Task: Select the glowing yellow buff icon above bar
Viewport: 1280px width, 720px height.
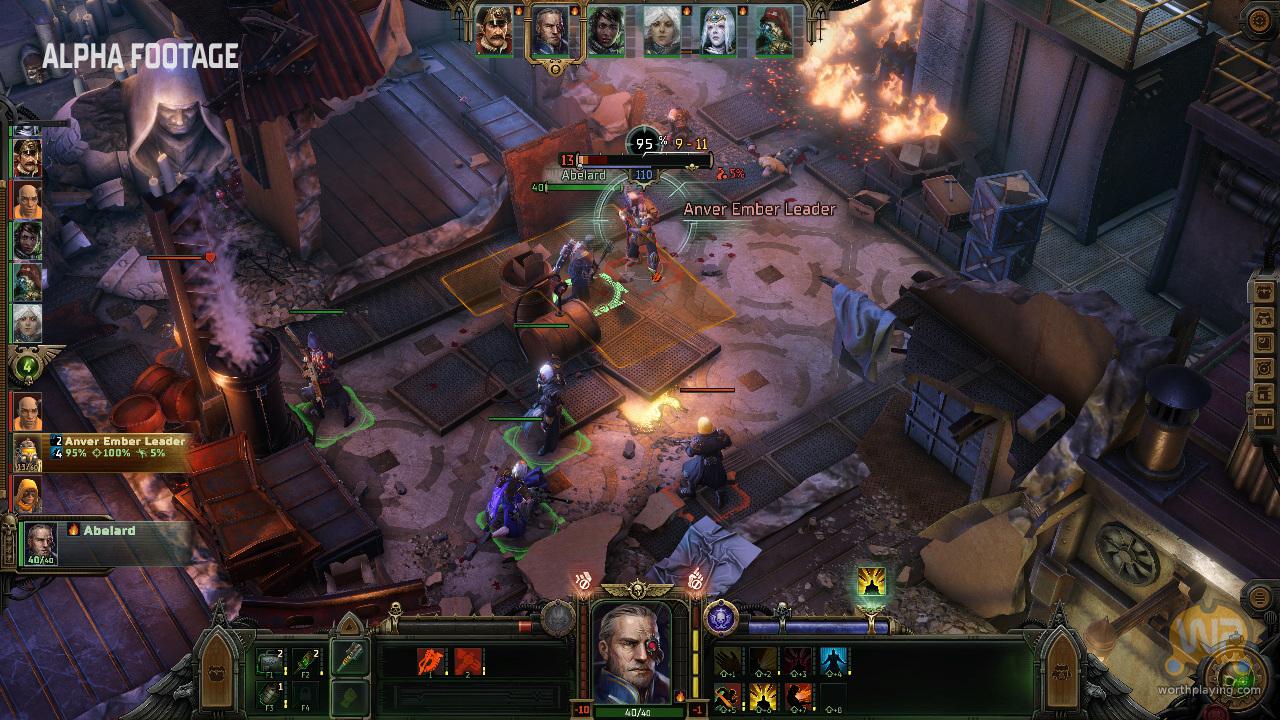Action: coord(871,583)
